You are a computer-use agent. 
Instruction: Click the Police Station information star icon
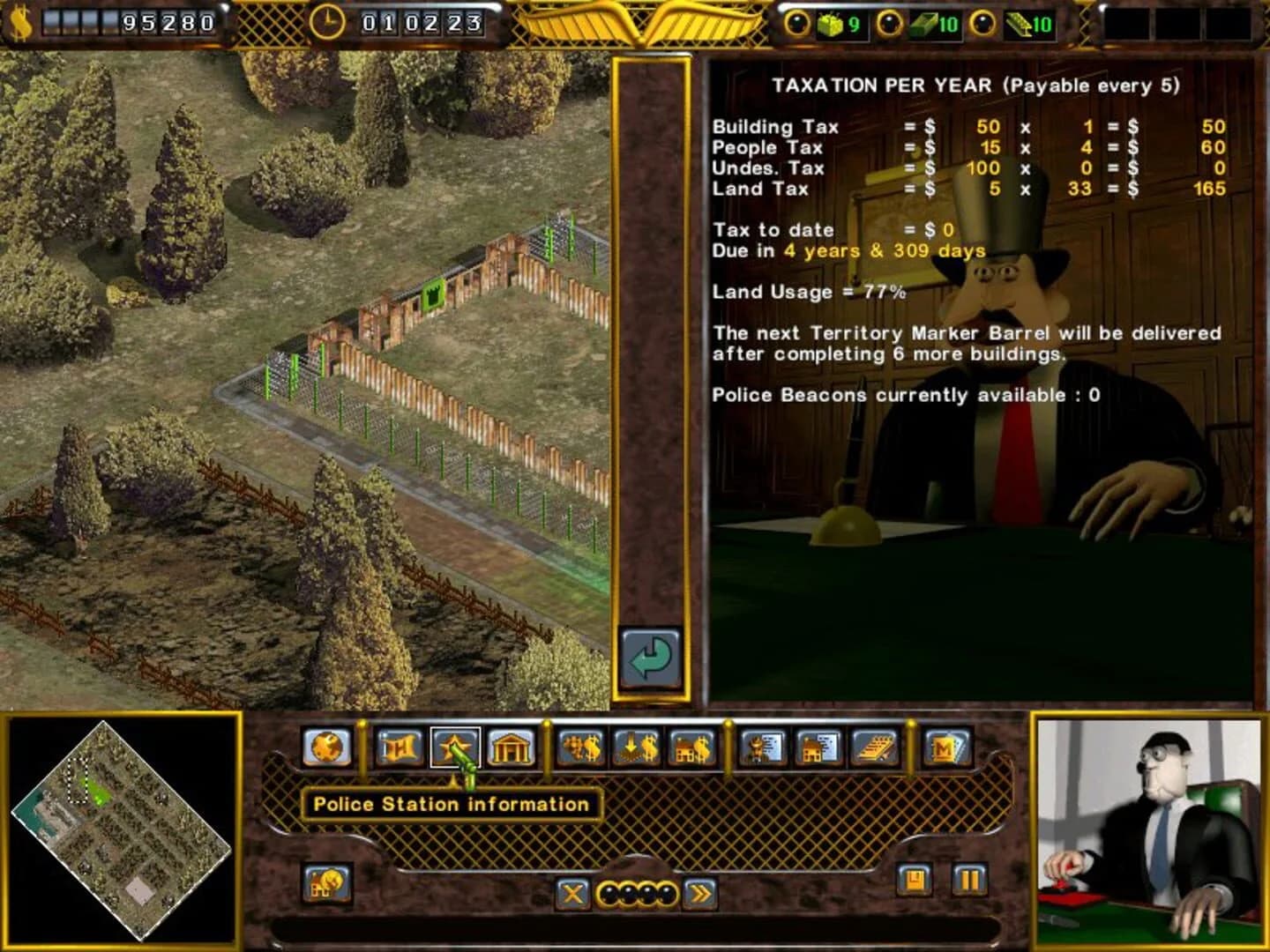[455, 749]
